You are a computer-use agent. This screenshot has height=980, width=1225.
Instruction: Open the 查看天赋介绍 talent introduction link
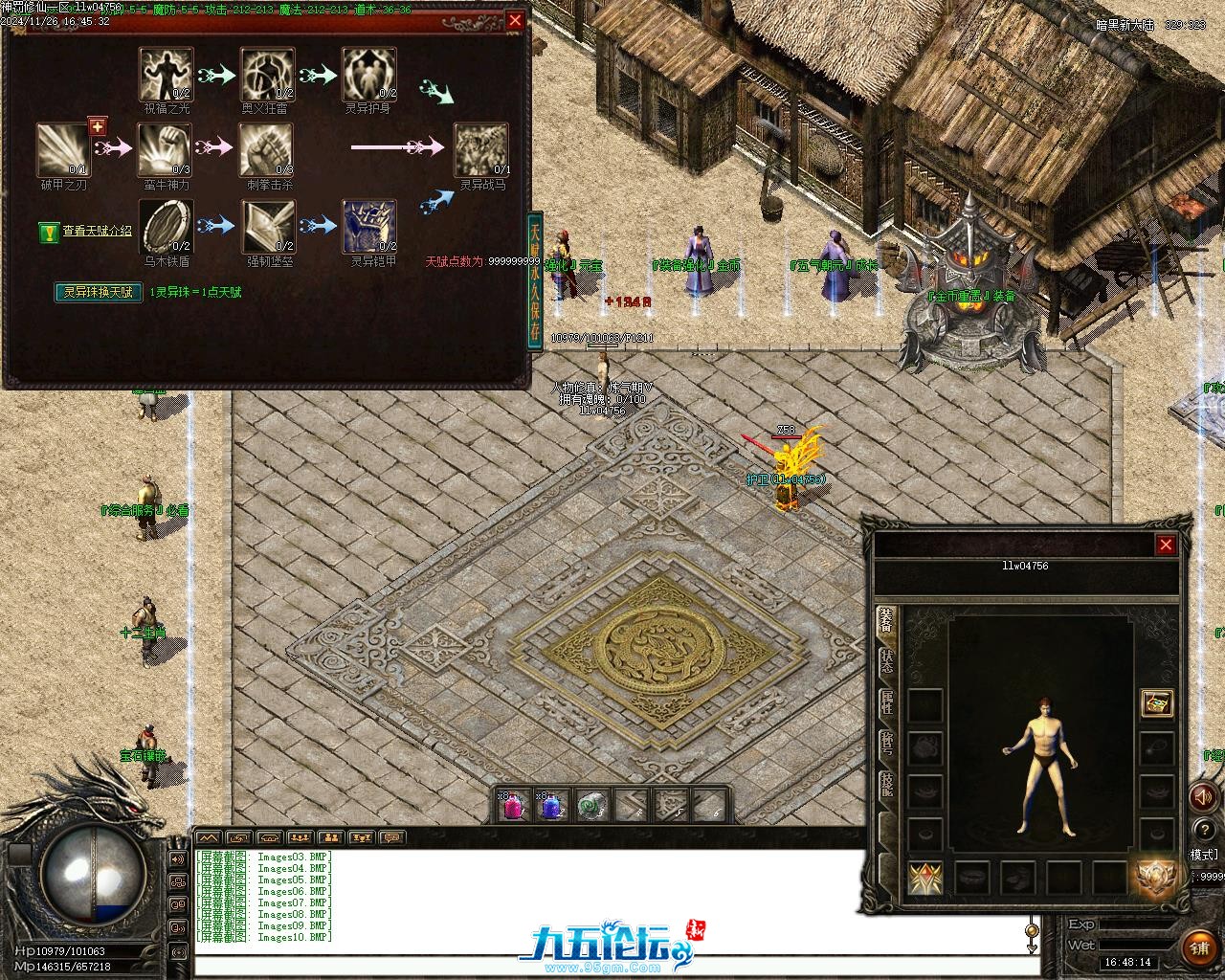coord(97,231)
